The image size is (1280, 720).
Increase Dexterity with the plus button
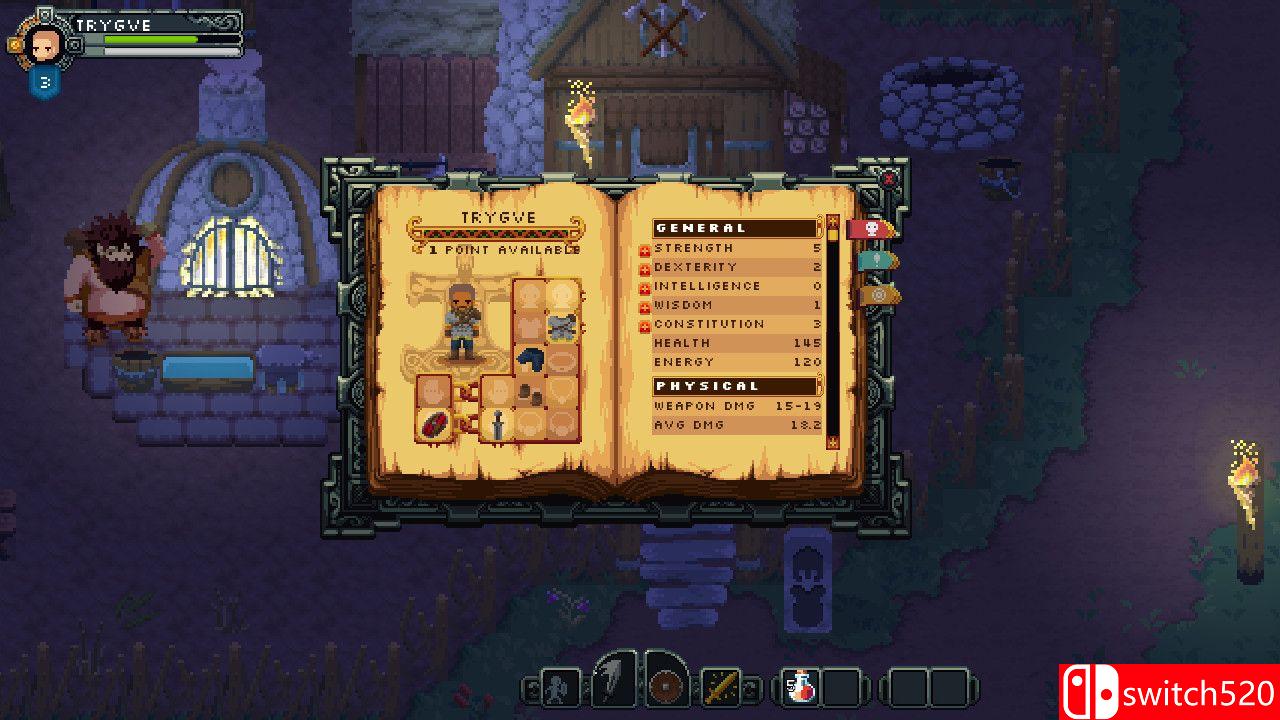645,267
